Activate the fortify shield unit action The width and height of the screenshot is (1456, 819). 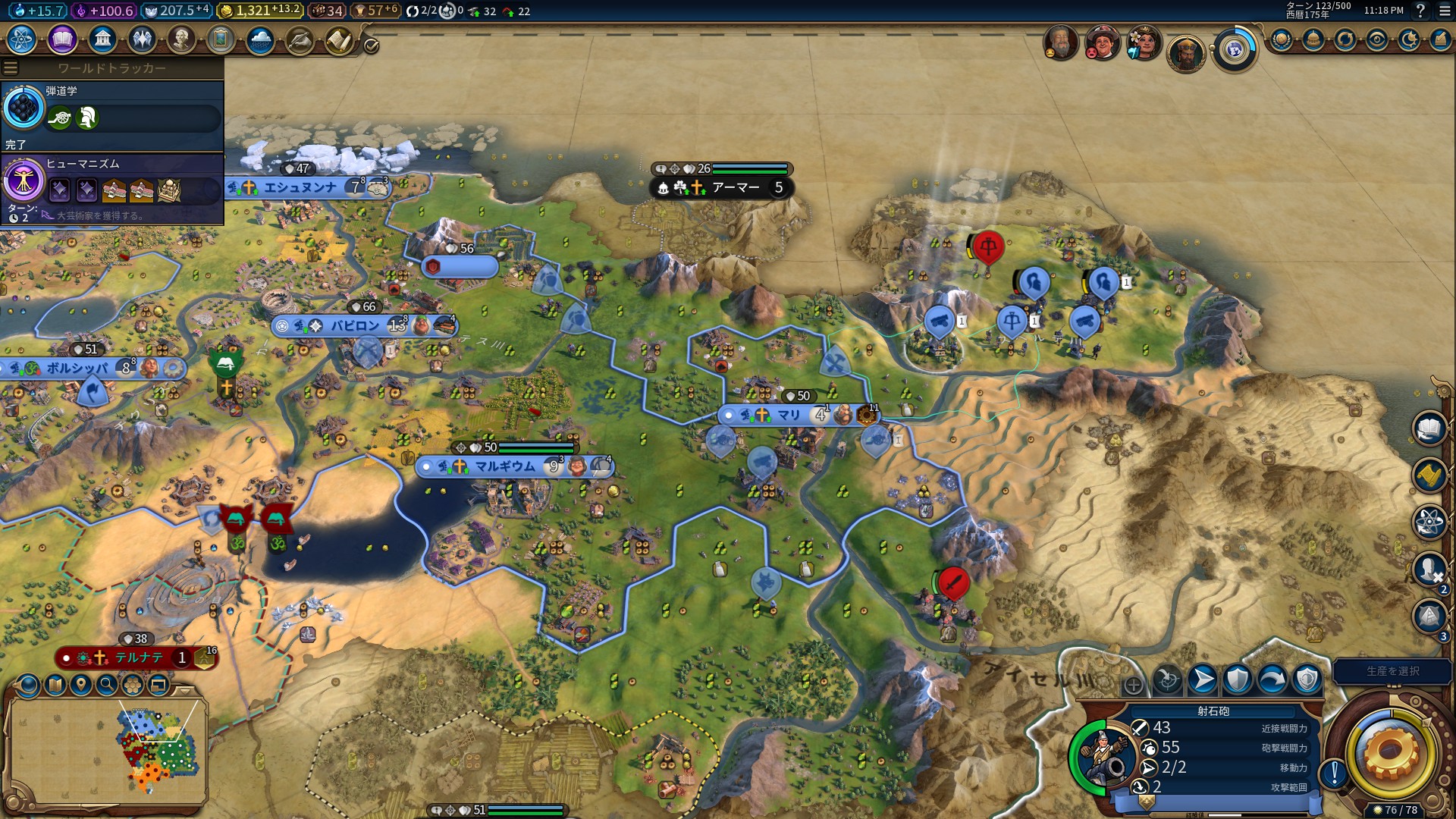point(1237,679)
